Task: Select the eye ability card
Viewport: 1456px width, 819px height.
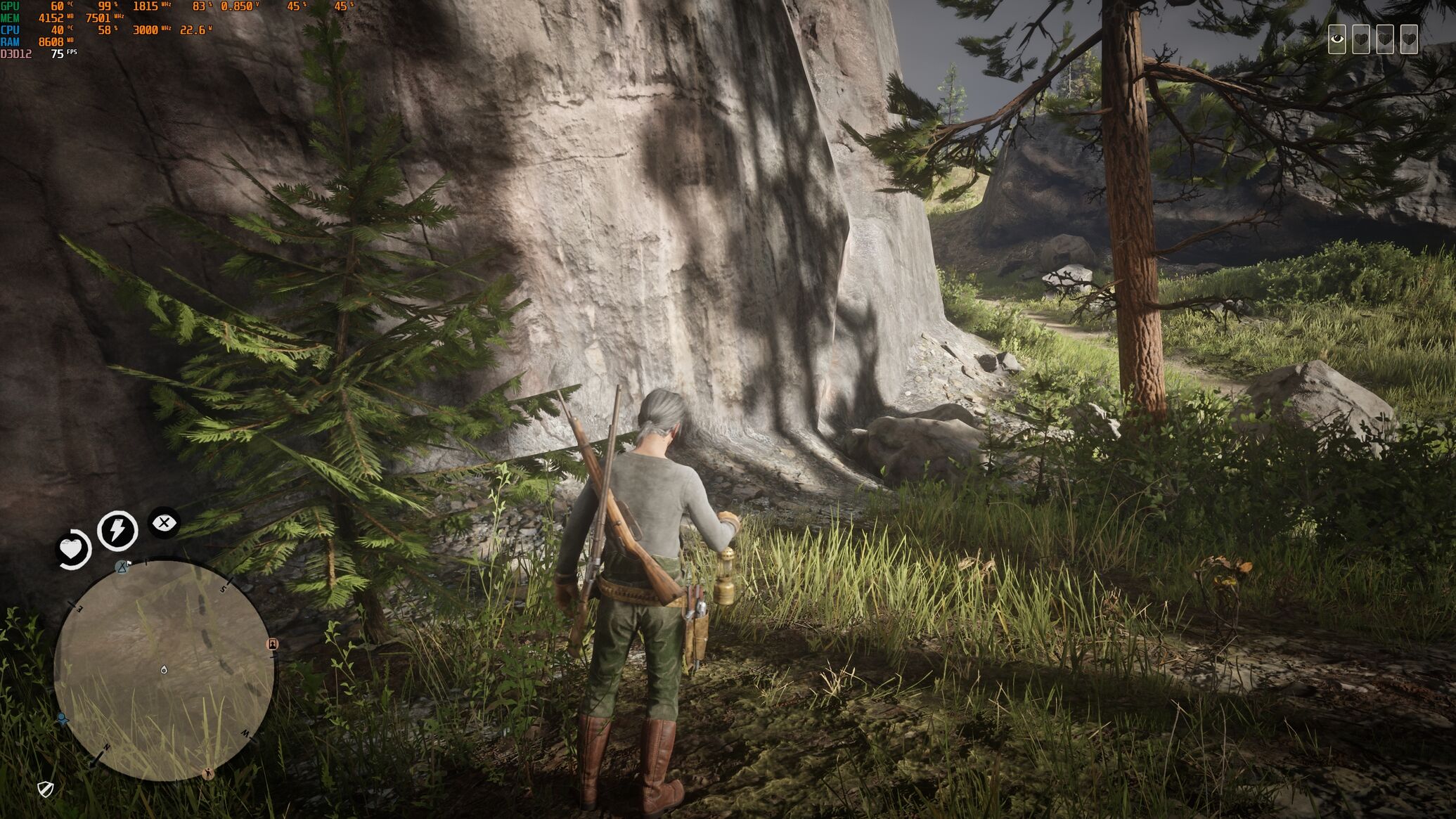Action: click(1337, 39)
